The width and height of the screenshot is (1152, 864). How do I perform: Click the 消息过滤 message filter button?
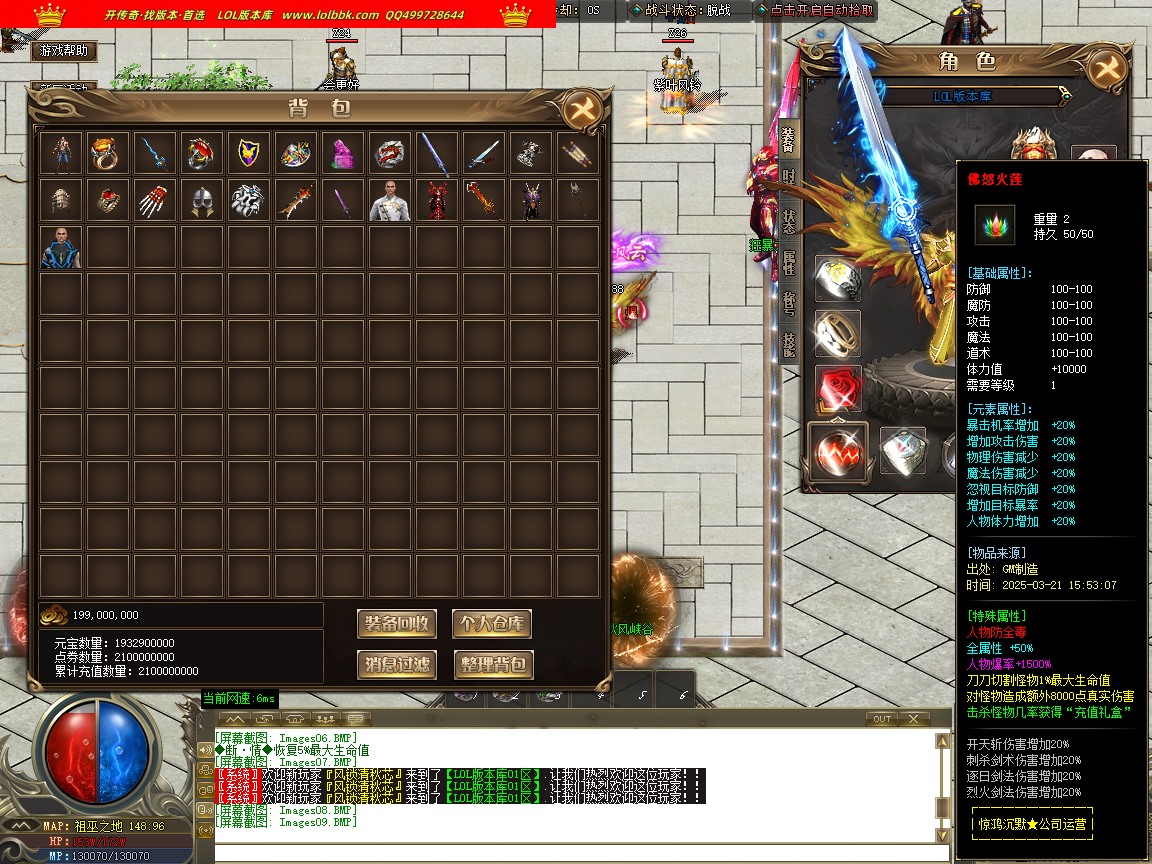tap(397, 664)
